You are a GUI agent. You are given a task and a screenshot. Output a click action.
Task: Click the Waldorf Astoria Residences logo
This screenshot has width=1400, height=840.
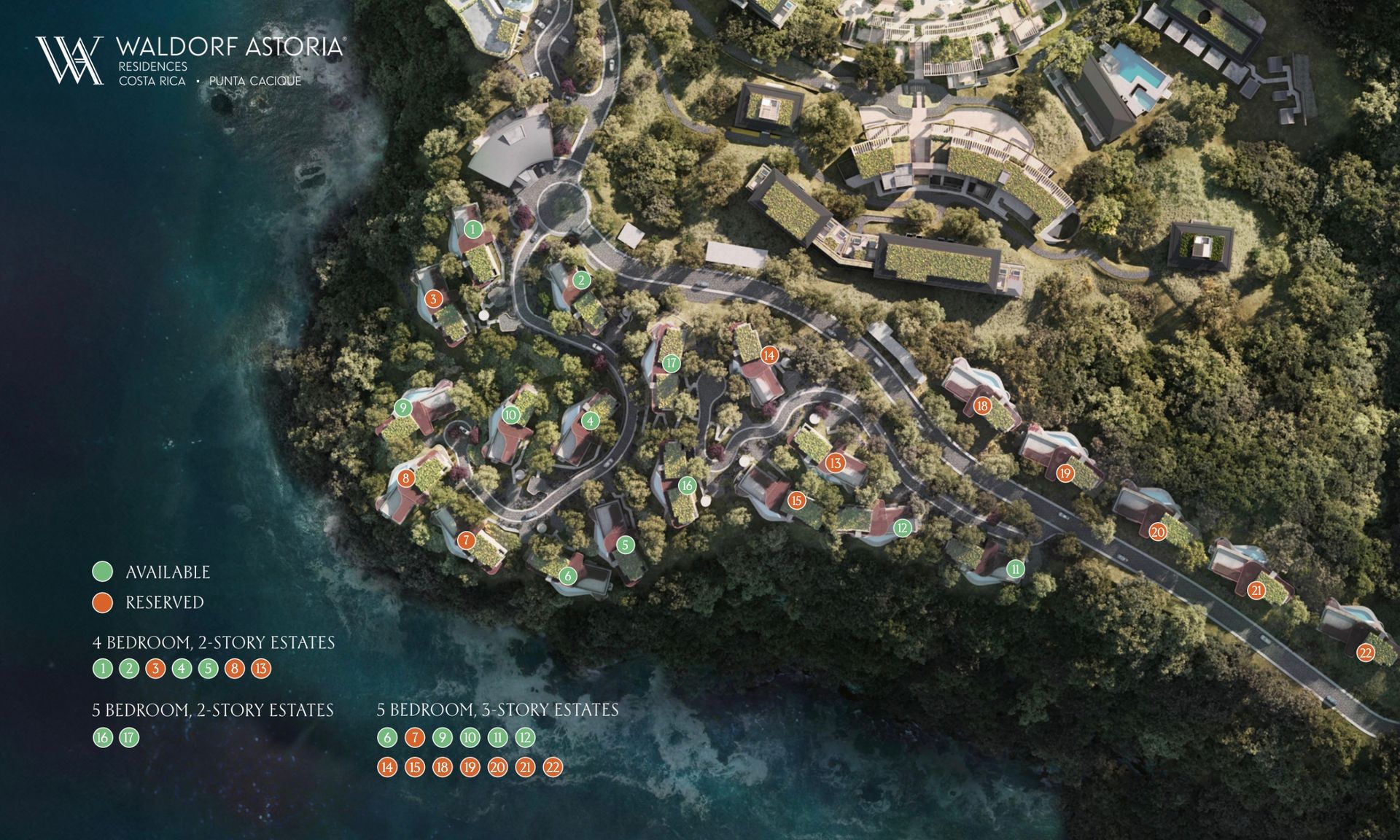pyautogui.click(x=190, y=61)
